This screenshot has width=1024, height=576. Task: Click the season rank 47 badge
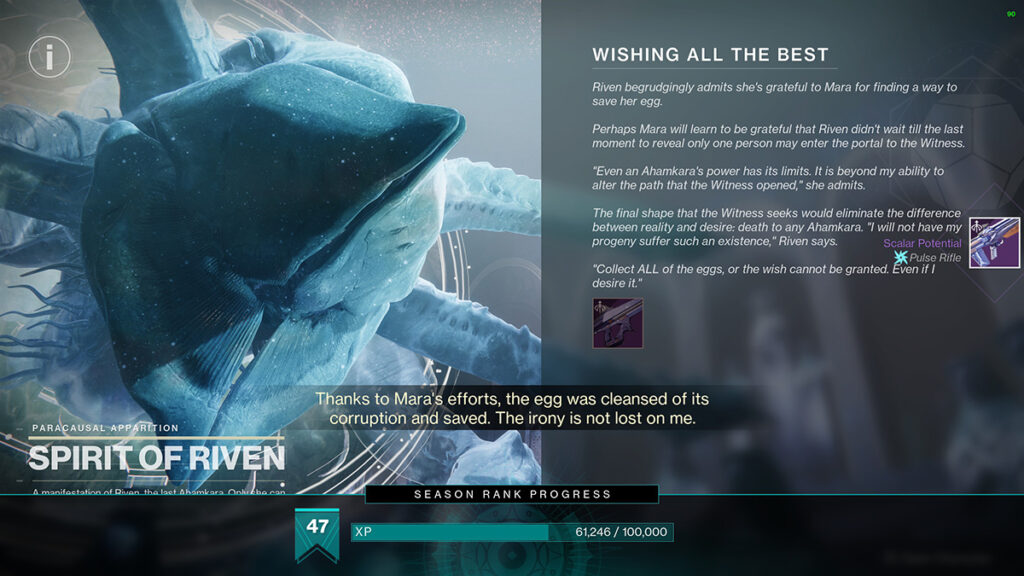(317, 529)
